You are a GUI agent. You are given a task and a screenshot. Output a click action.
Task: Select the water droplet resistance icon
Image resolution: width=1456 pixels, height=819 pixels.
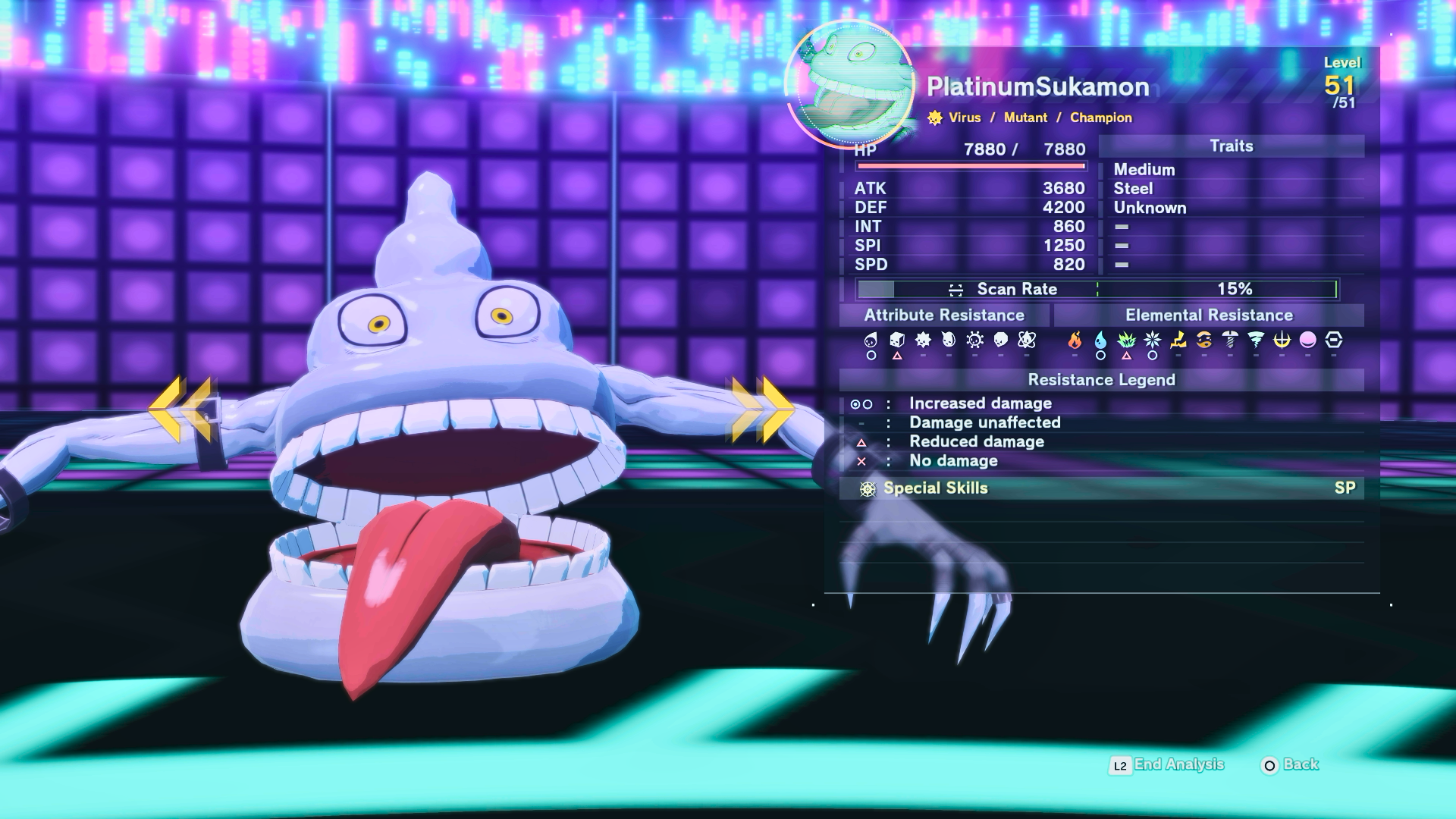pos(1100,340)
